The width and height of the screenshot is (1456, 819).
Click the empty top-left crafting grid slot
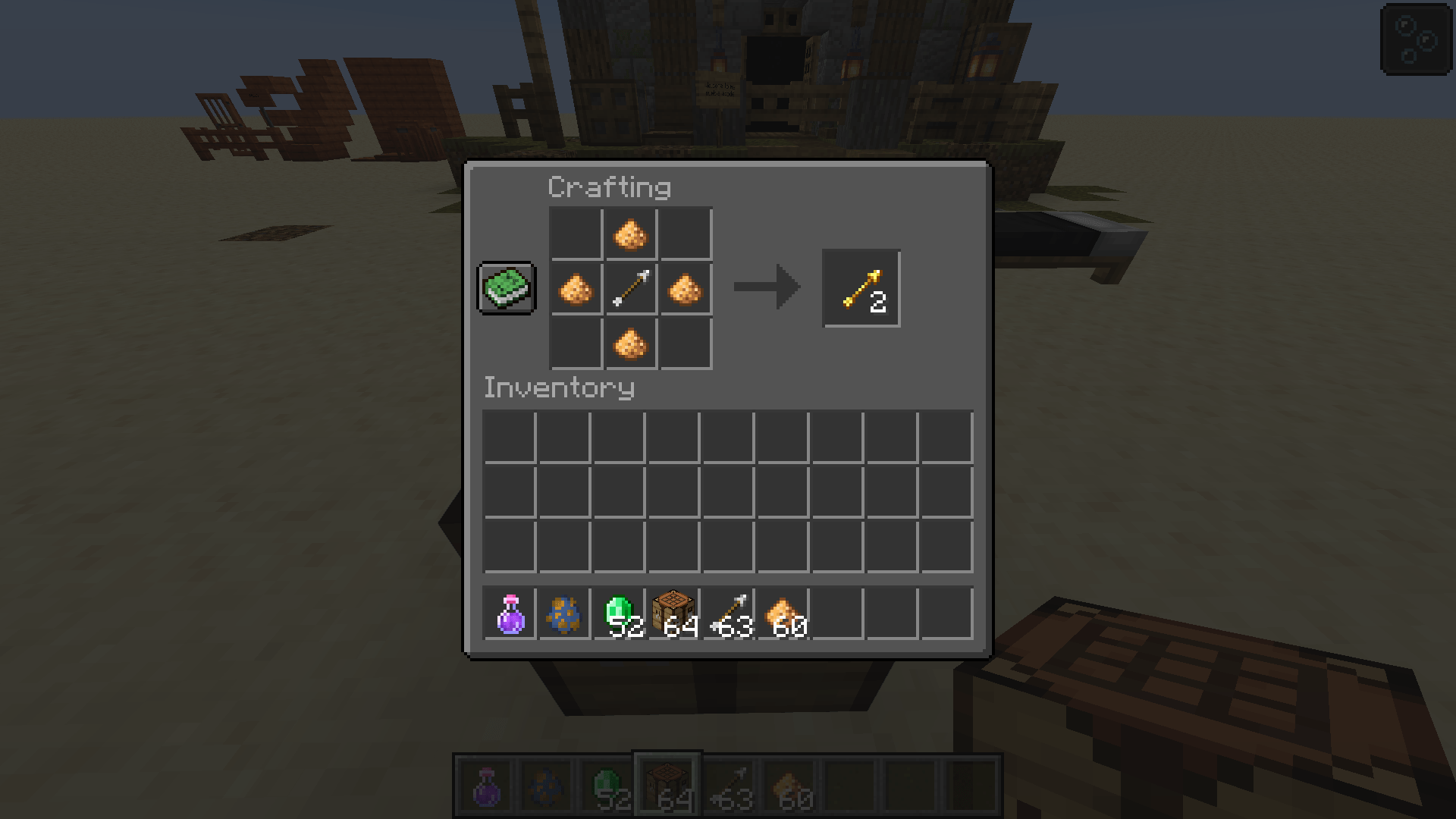pyautogui.click(x=576, y=233)
